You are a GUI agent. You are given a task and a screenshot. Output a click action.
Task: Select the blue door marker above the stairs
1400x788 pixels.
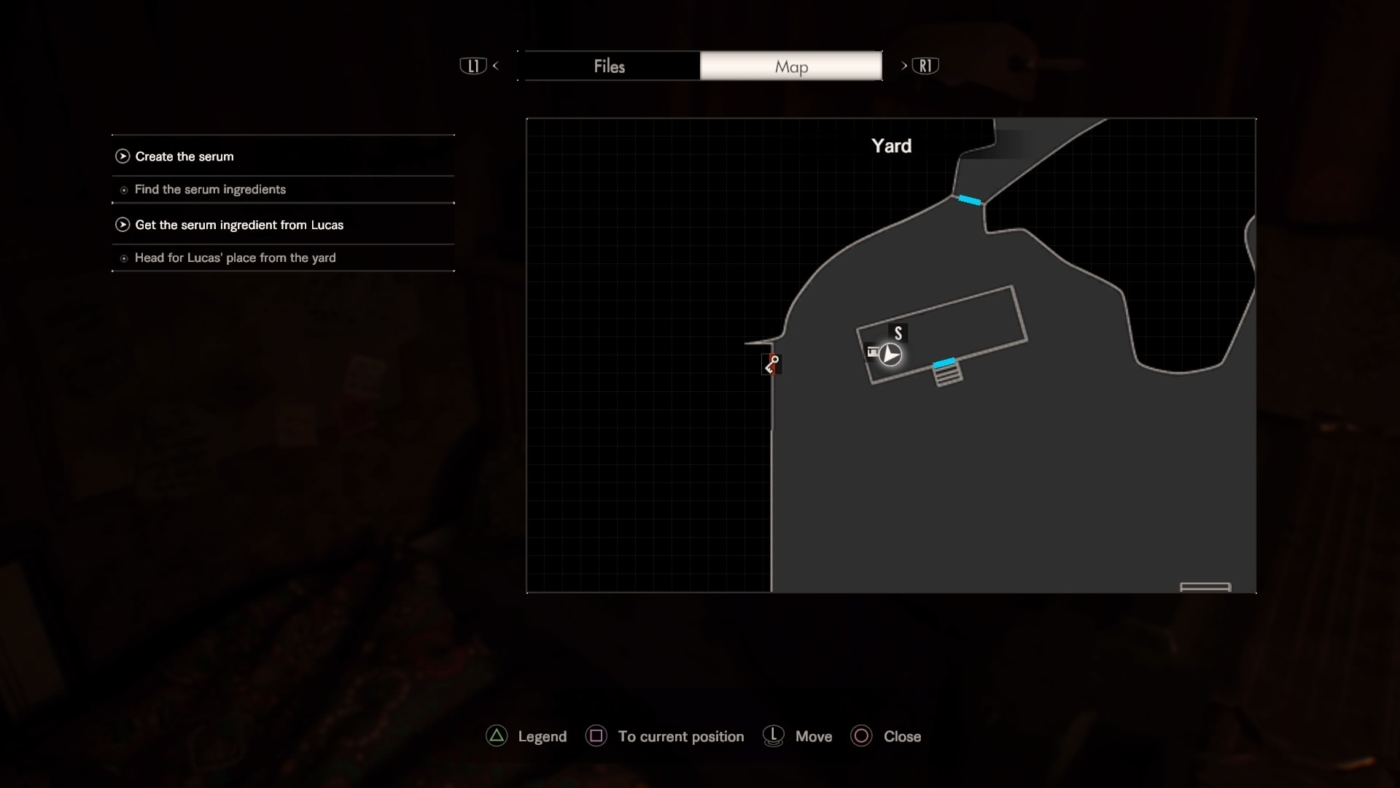pyautogui.click(x=944, y=362)
